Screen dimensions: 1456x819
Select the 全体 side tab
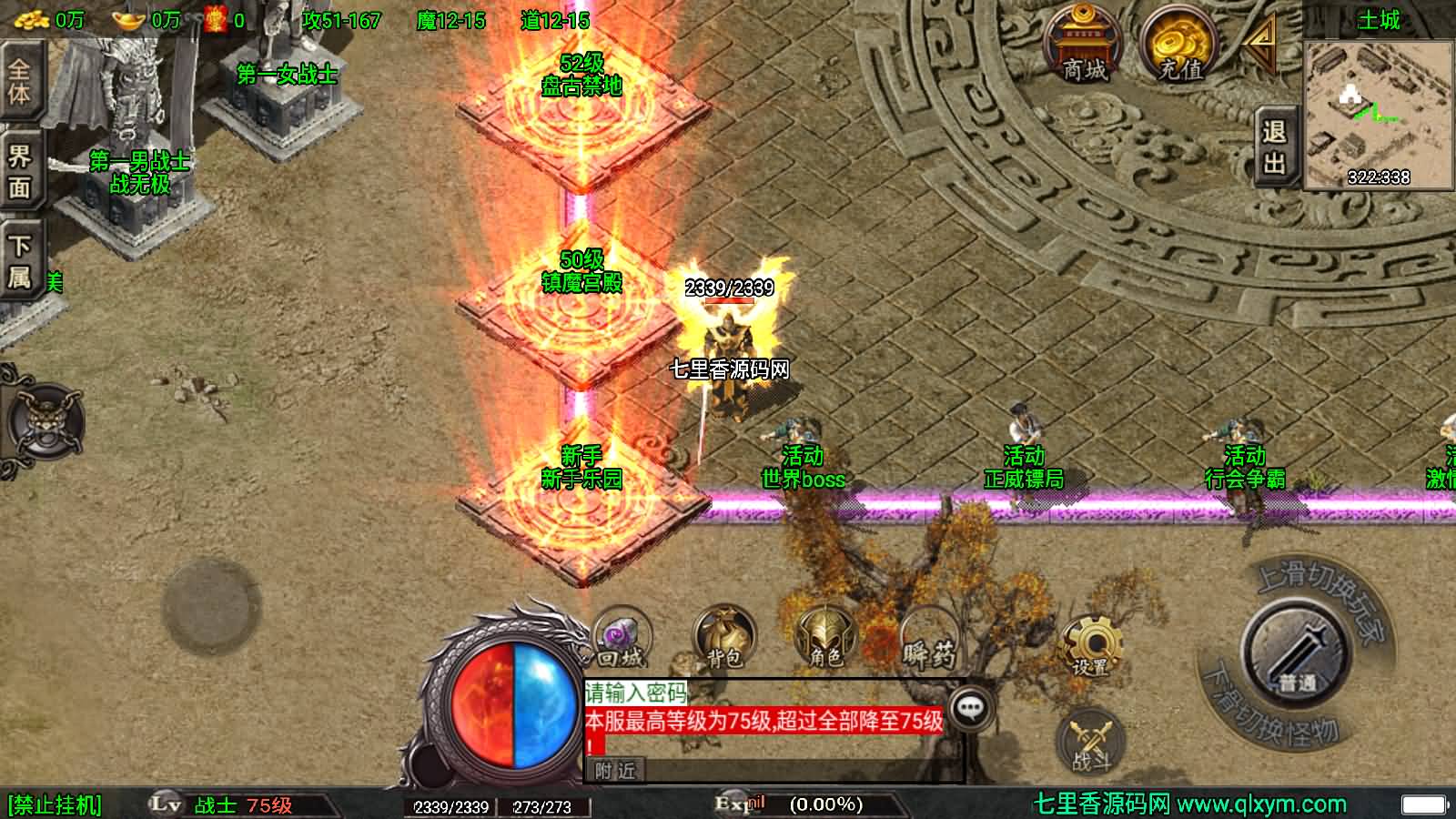tap(20, 80)
